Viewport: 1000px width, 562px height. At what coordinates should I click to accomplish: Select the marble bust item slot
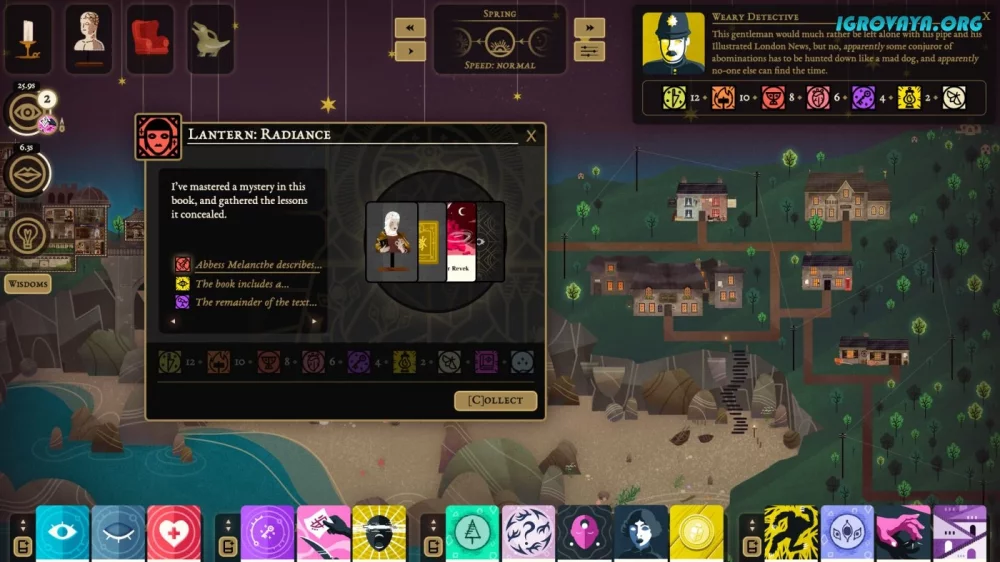click(x=89, y=38)
